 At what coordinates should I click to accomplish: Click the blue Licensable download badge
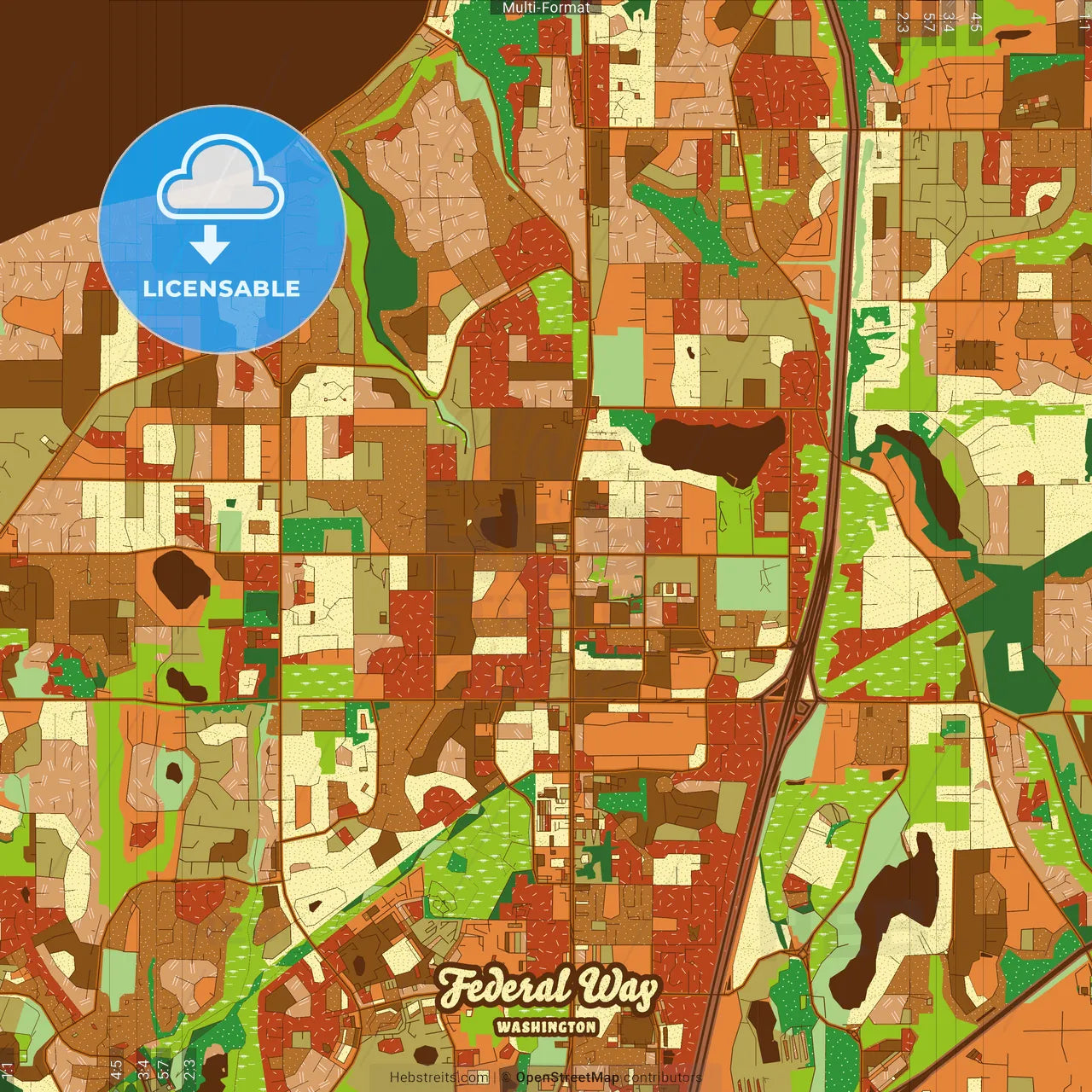[x=222, y=229]
